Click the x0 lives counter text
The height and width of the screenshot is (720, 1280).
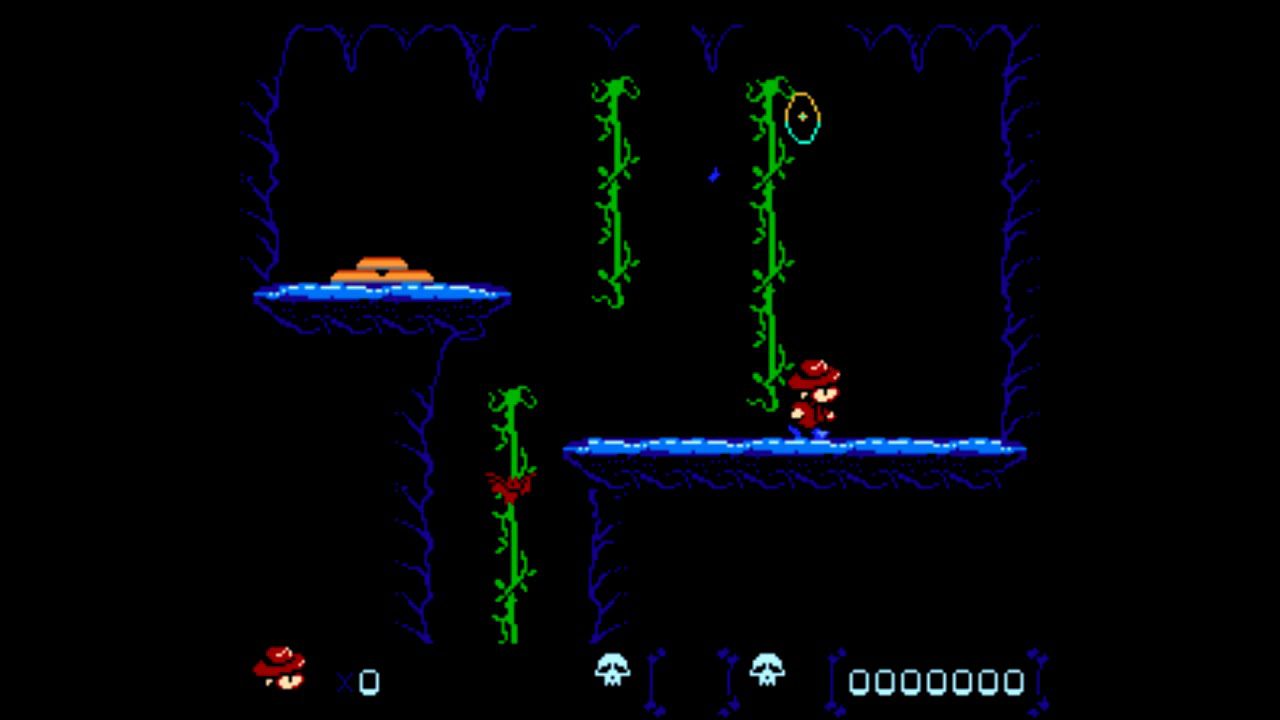pyautogui.click(x=360, y=680)
